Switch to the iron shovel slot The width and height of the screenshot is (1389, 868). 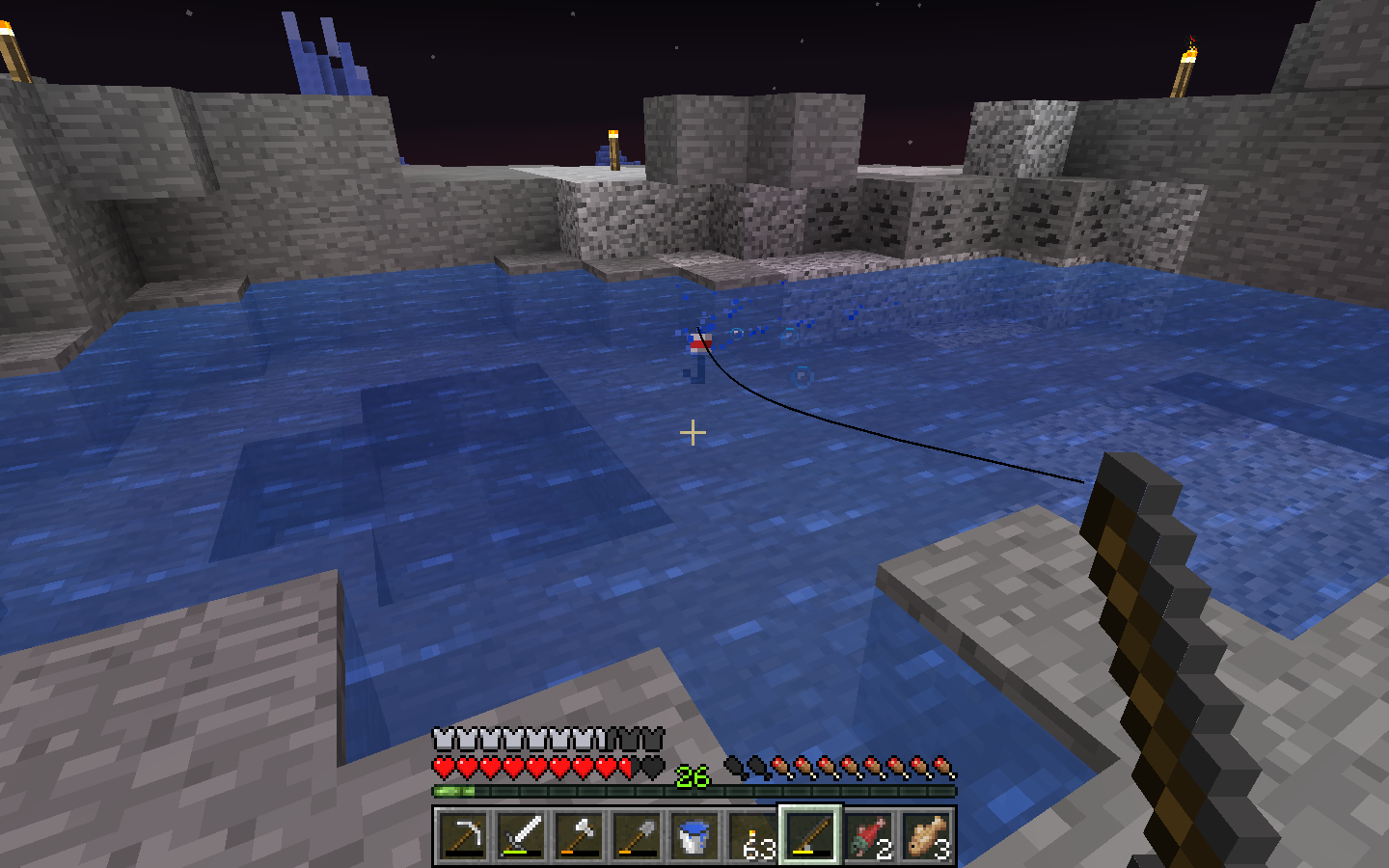(637, 835)
